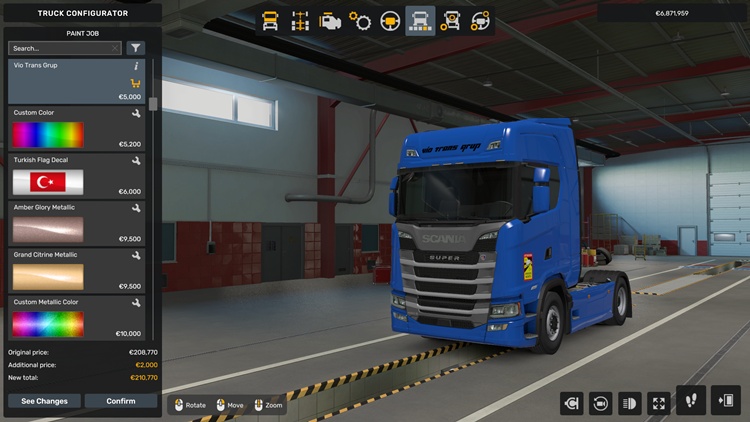Choose Grand Citrine Metallic paint

(76, 270)
